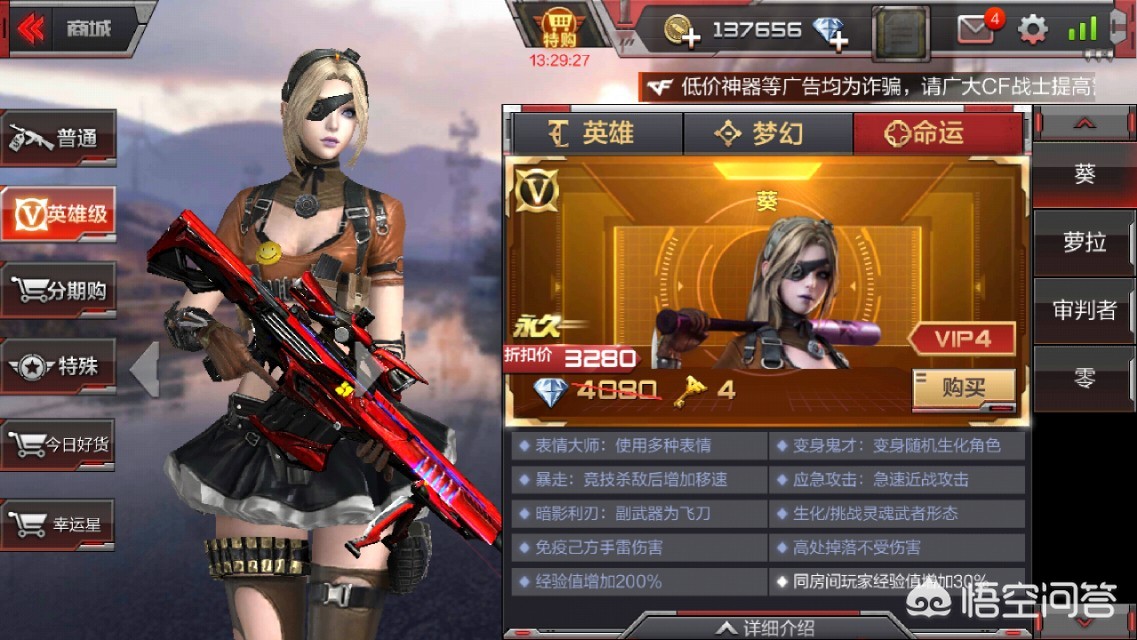
Task: Select 审判者 from the character list
Action: coord(1084,310)
